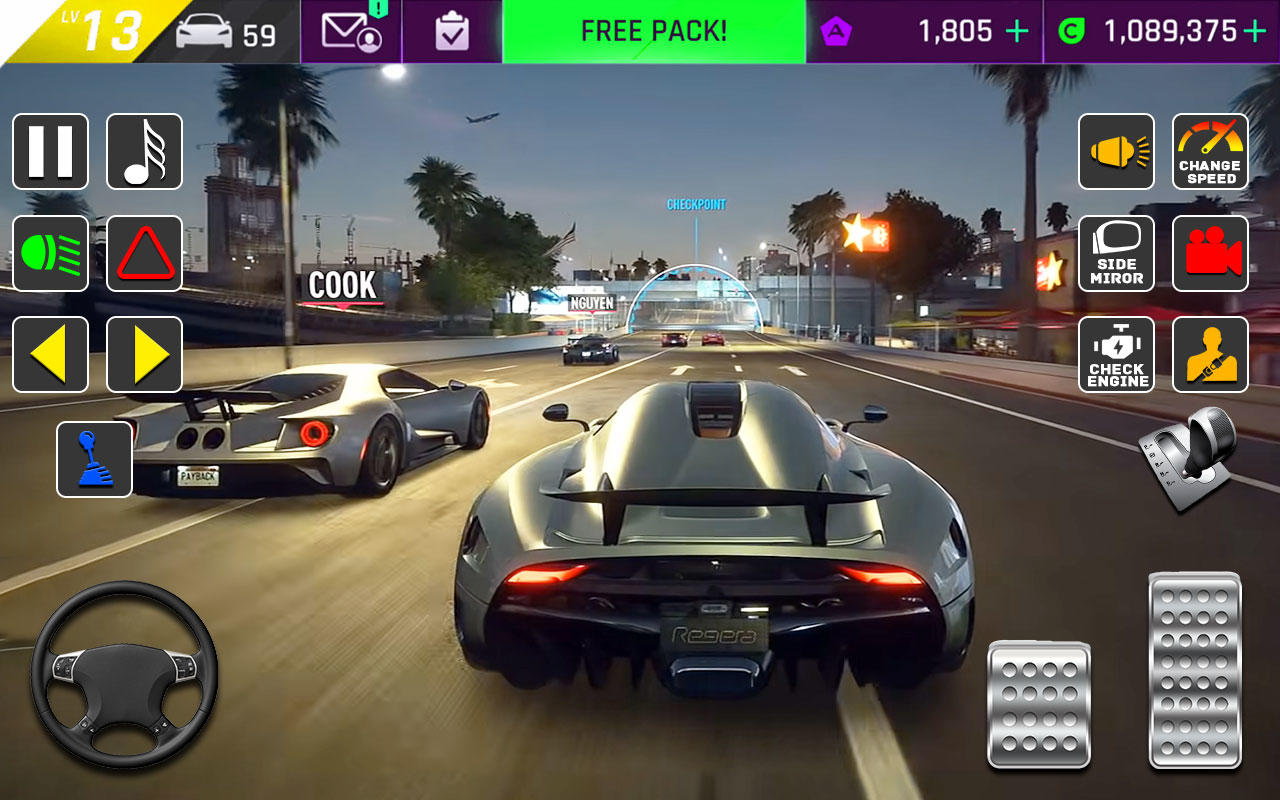1280x800 pixels.
Task: Open the mailbox with notification badge
Action: pos(350,31)
